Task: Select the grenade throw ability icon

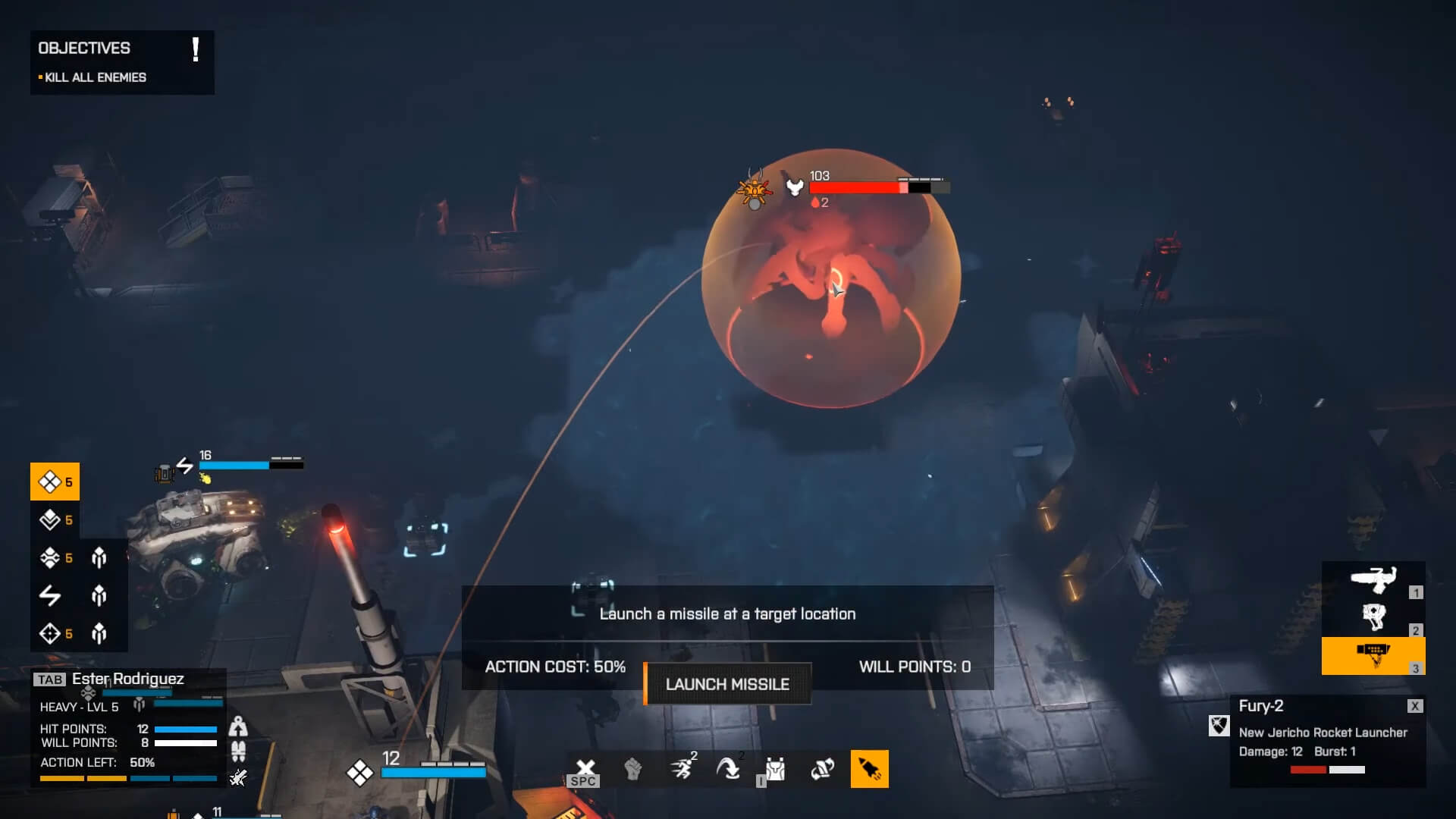Action: click(821, 768)
